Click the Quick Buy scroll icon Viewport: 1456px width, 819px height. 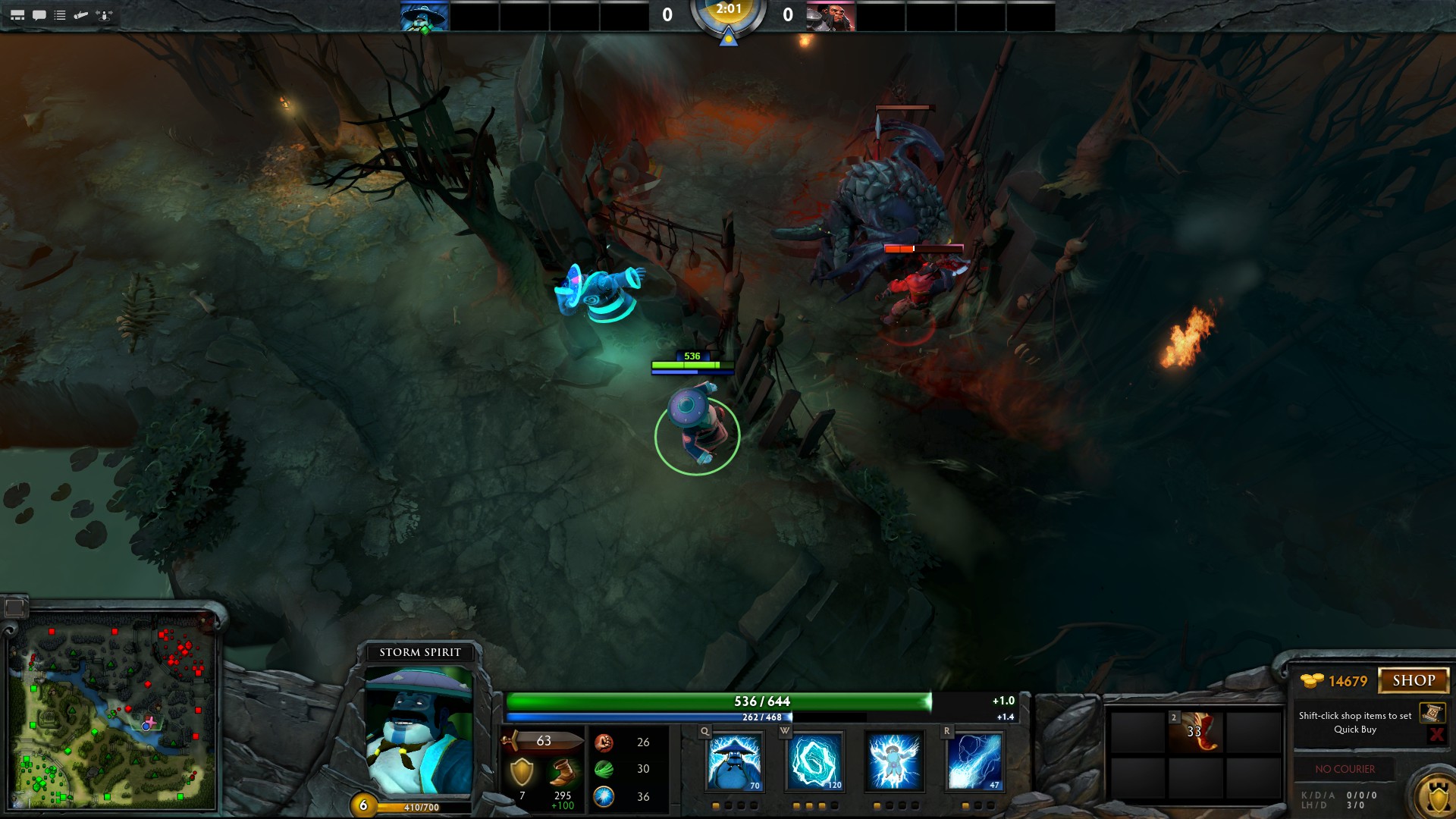[1431, 713]
